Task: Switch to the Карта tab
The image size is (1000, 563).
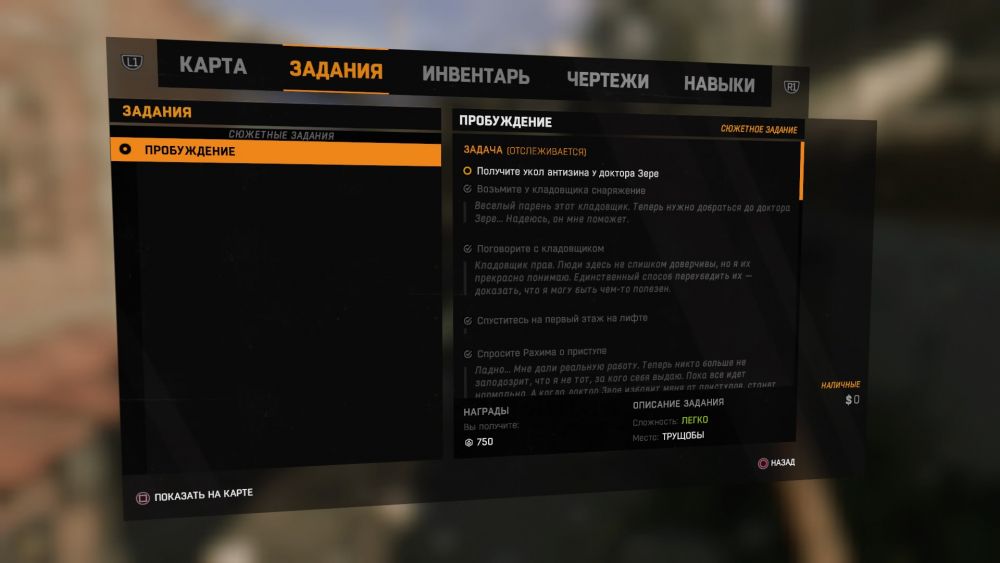Action: pyautogui.click(x=212, y=68)
